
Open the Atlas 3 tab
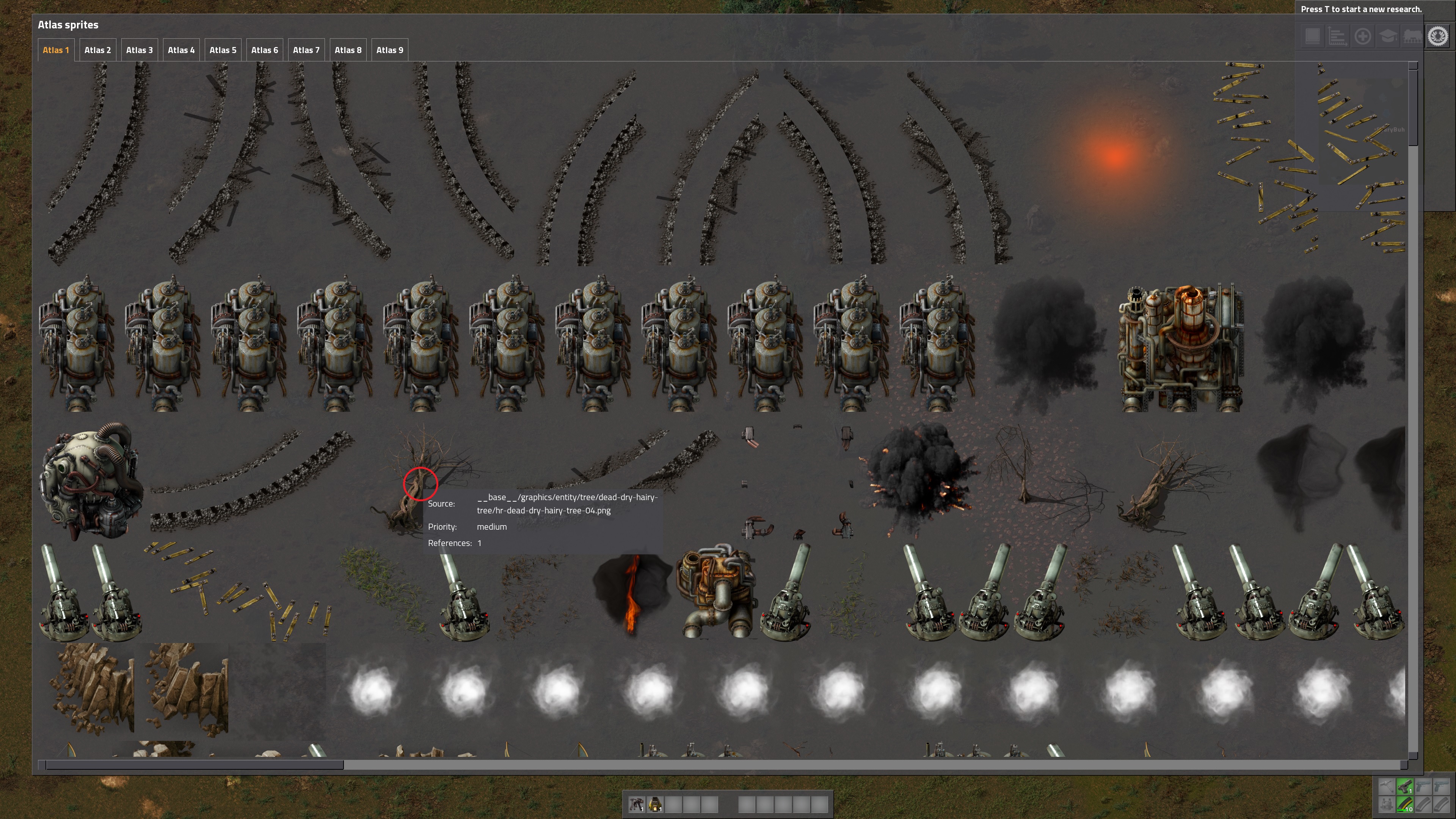click(x=139, y=50)
